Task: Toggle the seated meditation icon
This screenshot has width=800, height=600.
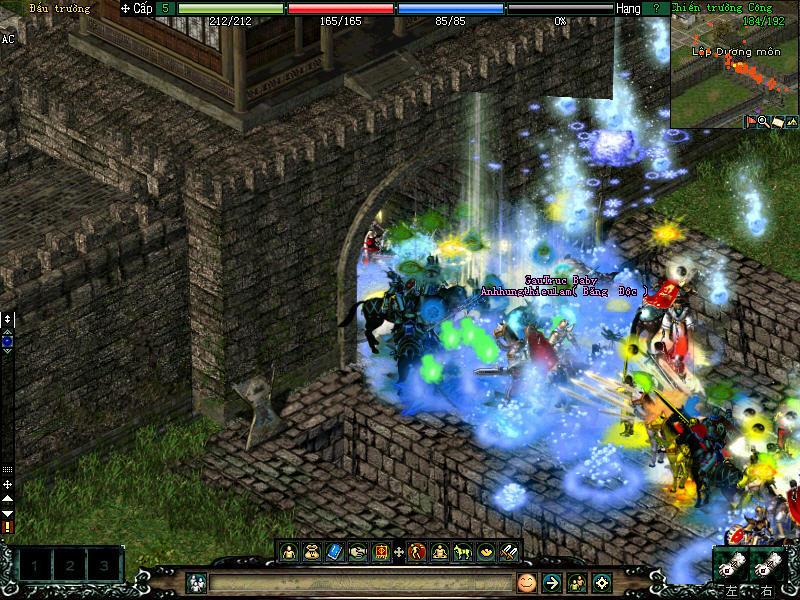Action: click(440, 551)
